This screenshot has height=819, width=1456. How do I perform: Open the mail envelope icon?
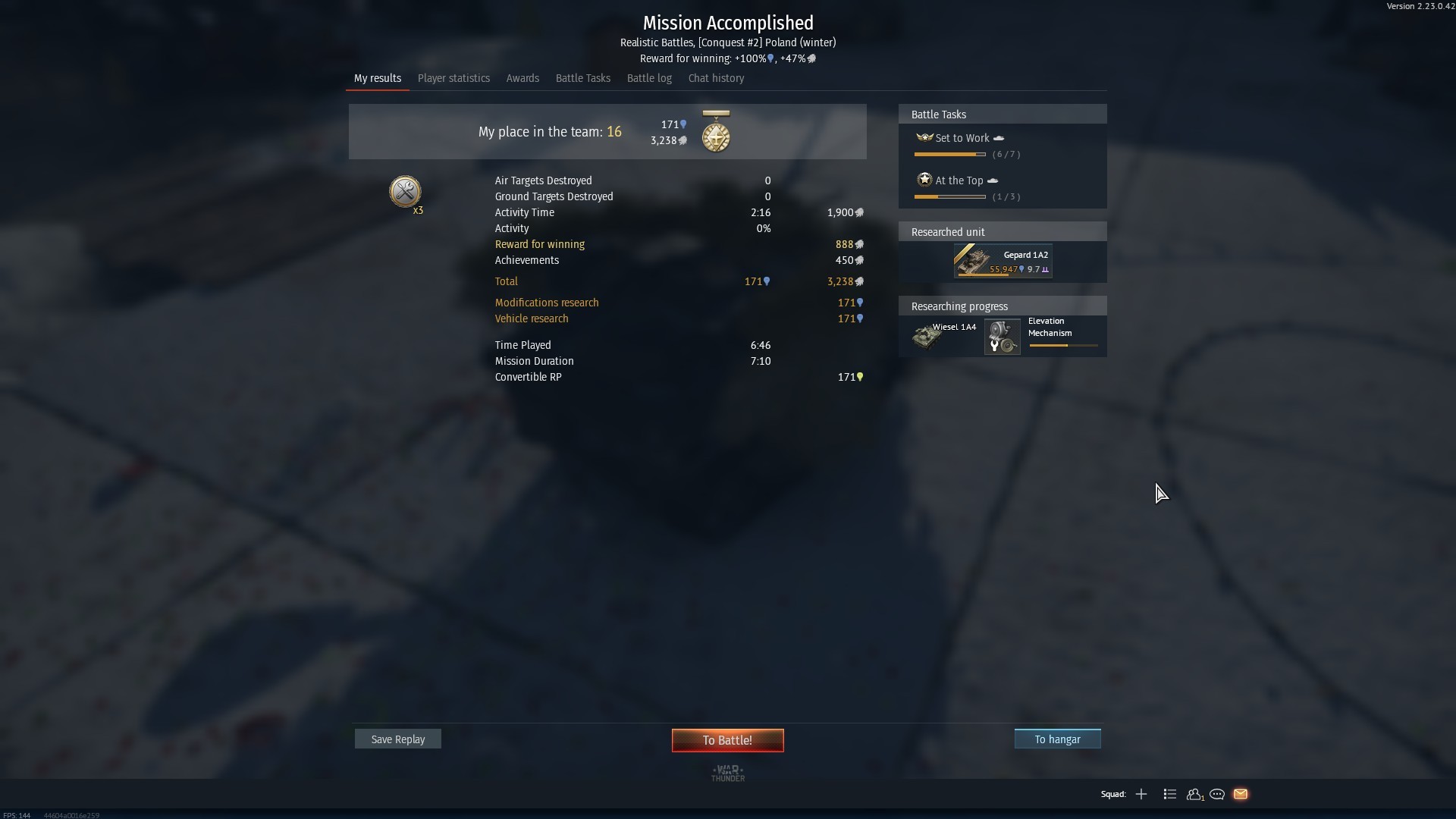[x=1241, y=794]
